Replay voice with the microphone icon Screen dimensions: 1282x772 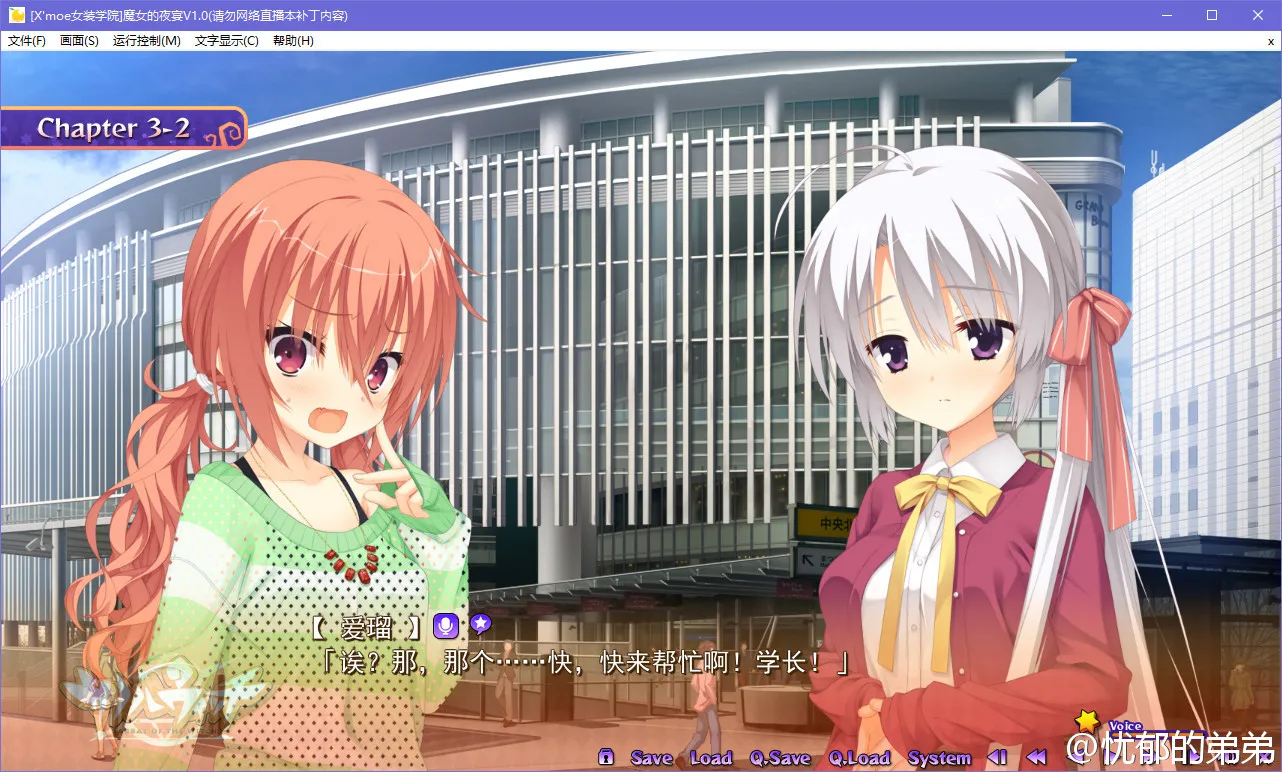click(445, 627)
